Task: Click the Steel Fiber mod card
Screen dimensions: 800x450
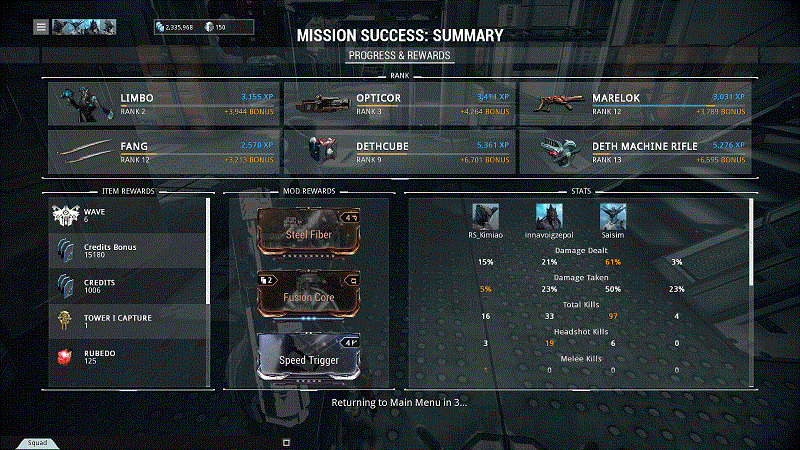Action: 306,233
